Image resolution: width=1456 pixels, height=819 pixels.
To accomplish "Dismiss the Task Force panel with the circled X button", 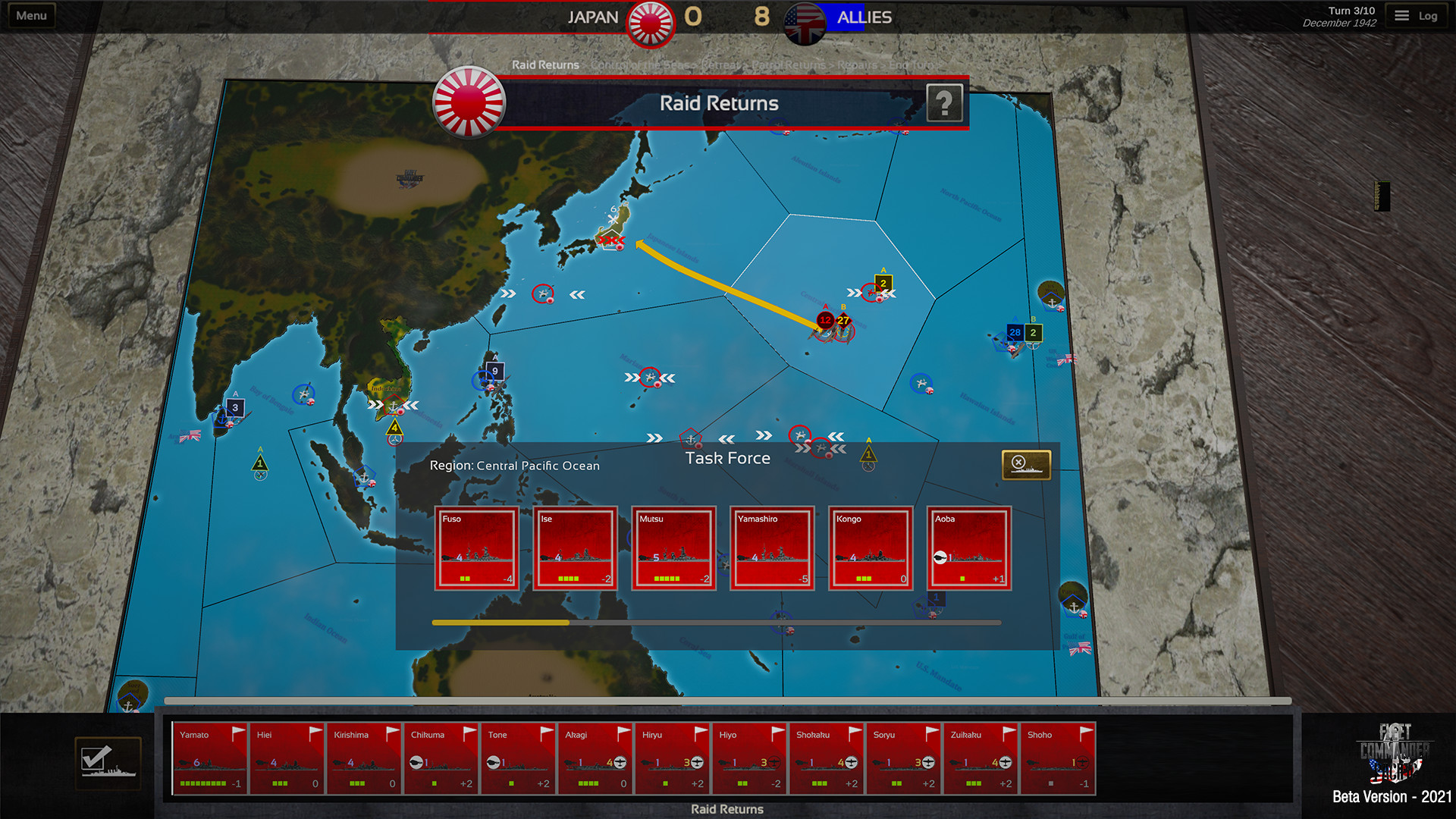I will tap(1017, 461).
